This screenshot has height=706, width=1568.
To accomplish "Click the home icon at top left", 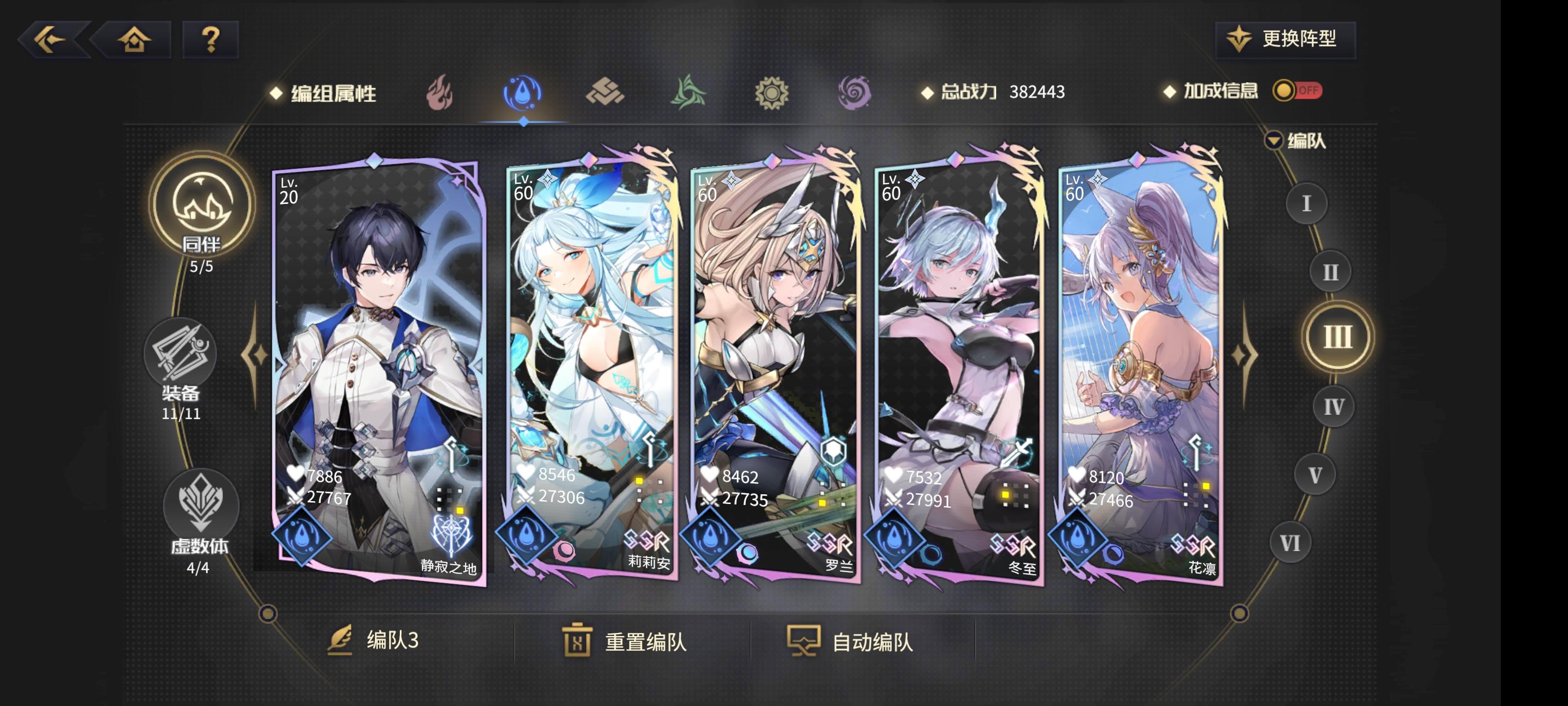I will [135, 40].
